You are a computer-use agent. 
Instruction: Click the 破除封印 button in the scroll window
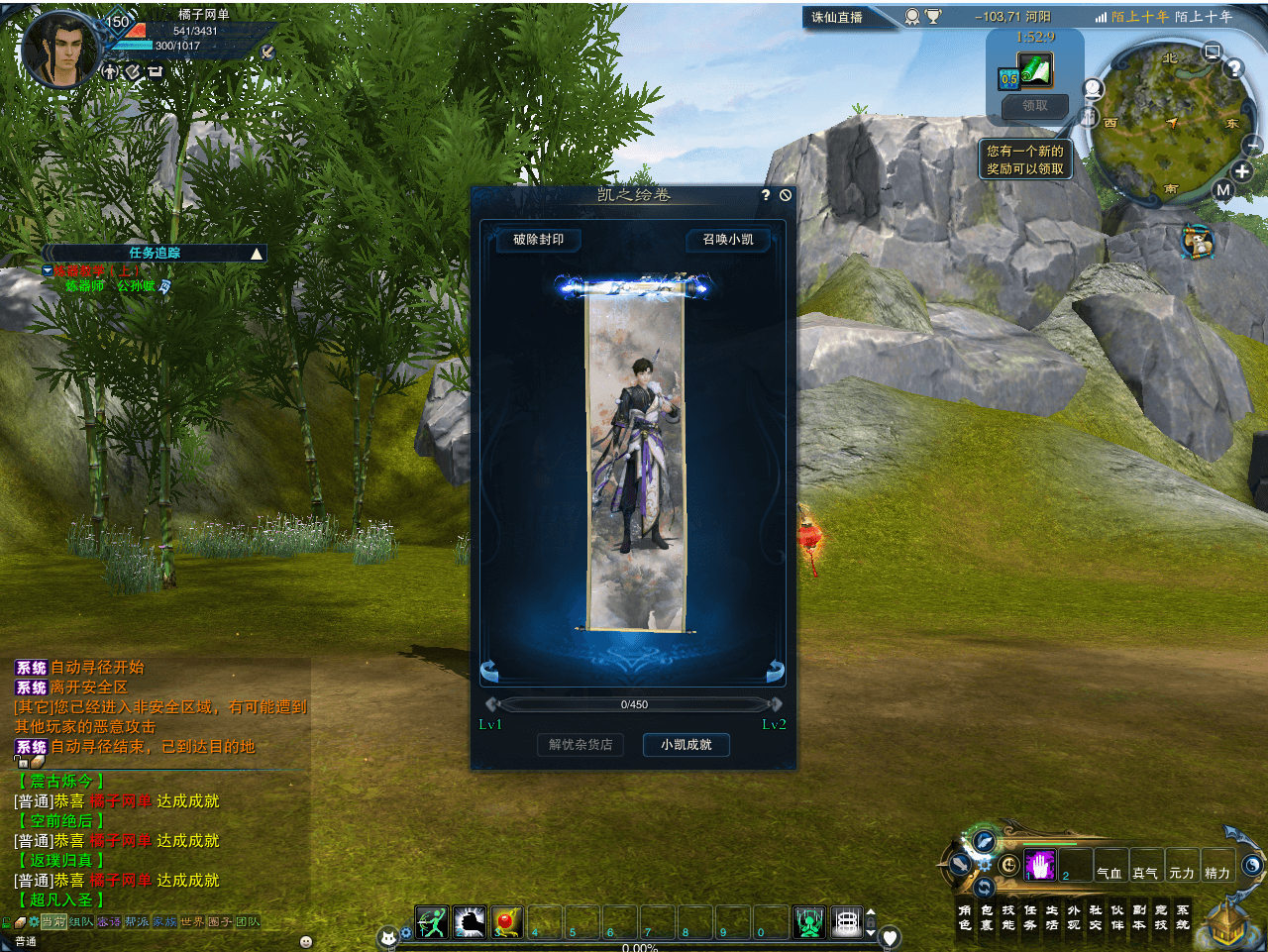click(x=538, y=240)
